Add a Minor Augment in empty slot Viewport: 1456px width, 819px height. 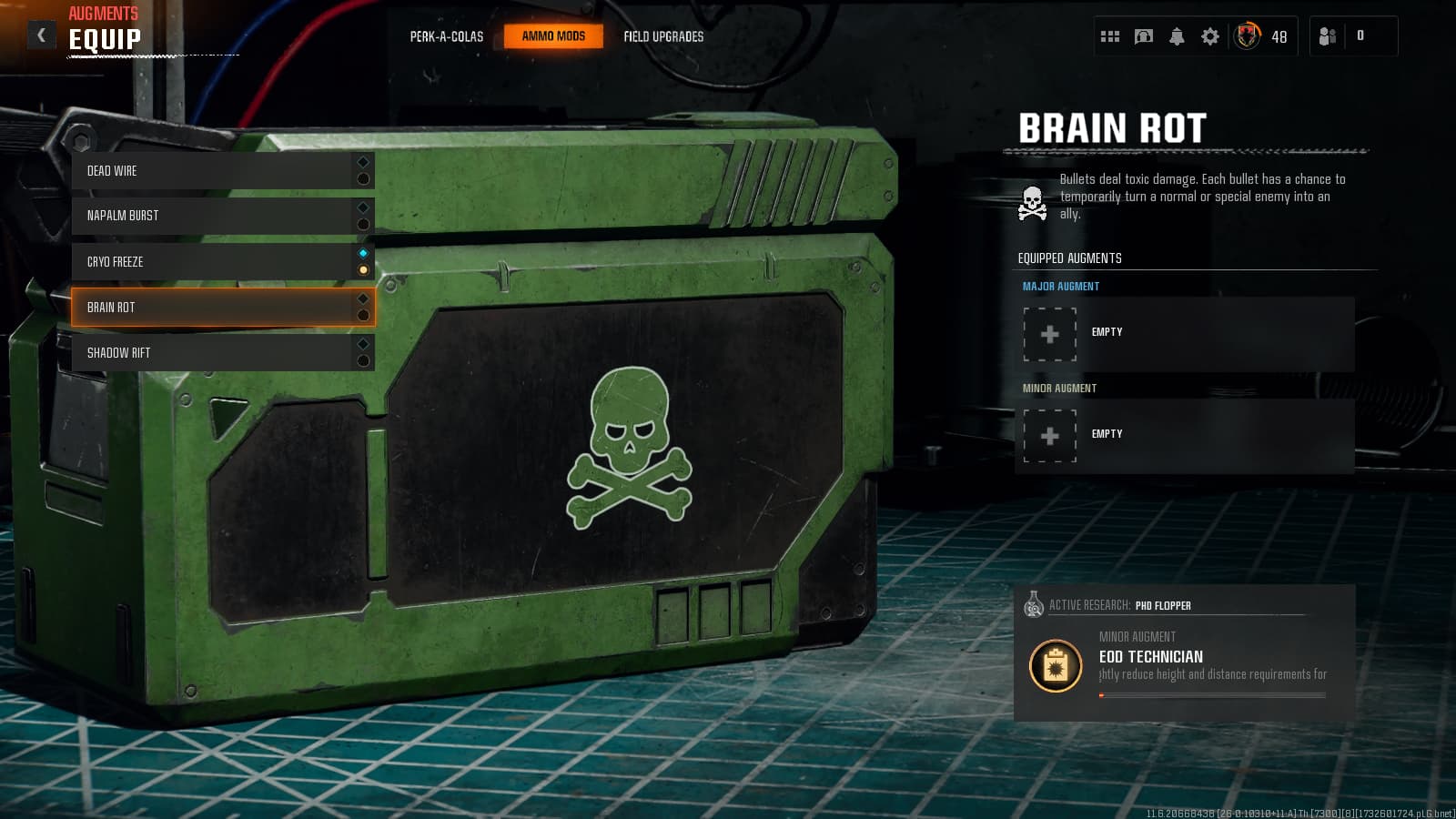click(x=1050, y=436)
